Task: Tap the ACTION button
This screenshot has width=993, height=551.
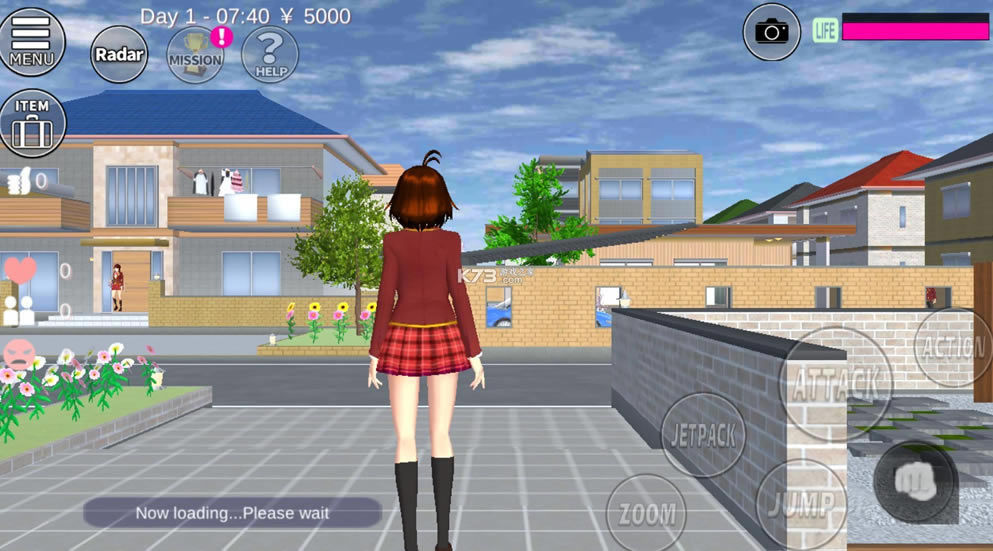Action: pos(953,347)
